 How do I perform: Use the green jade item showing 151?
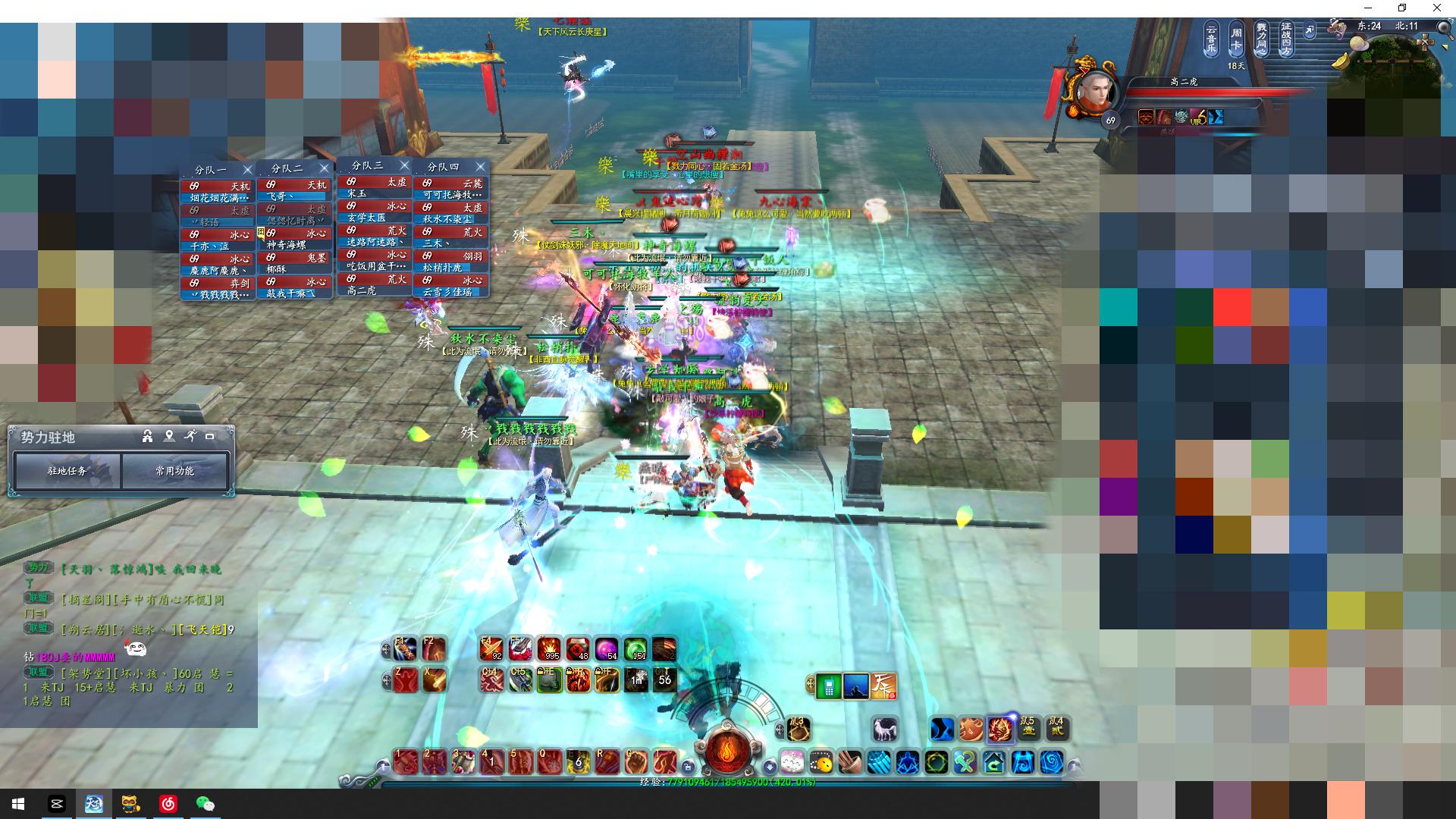(x=635, y=650)
